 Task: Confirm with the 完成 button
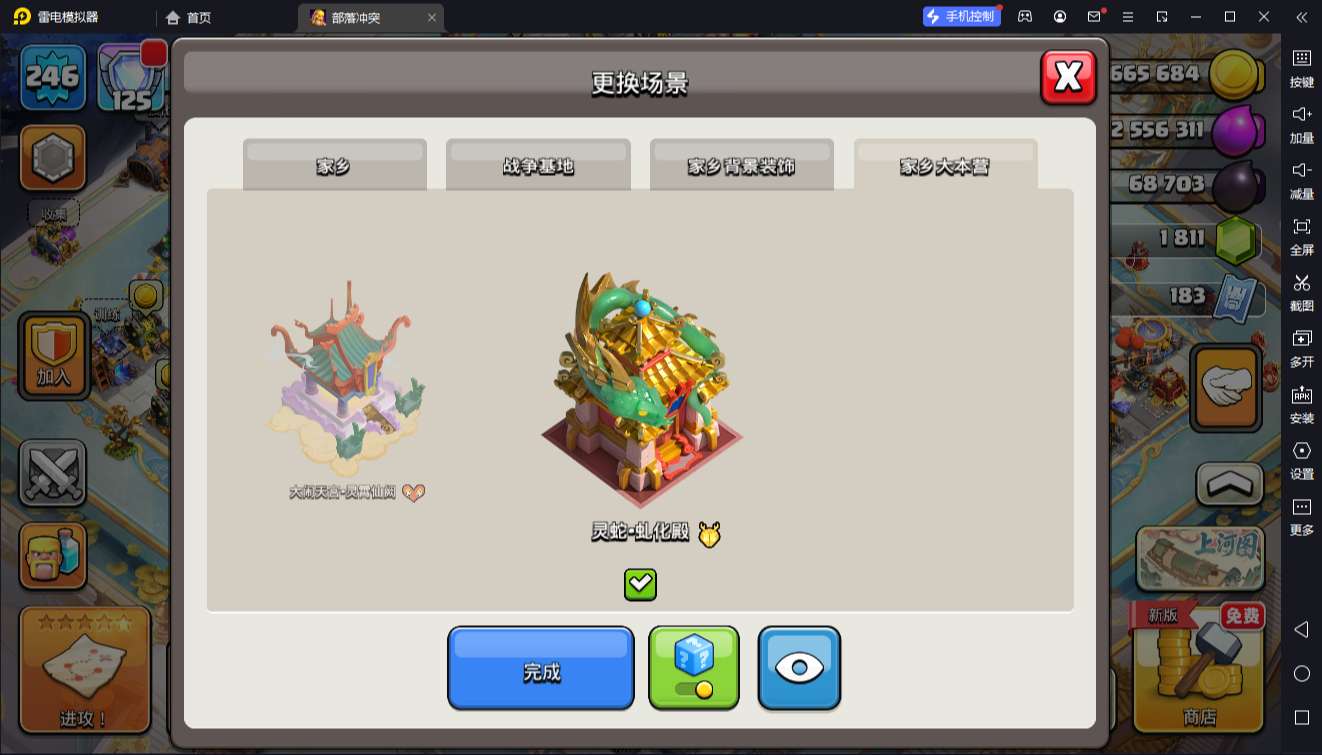(x=540, y=668)
